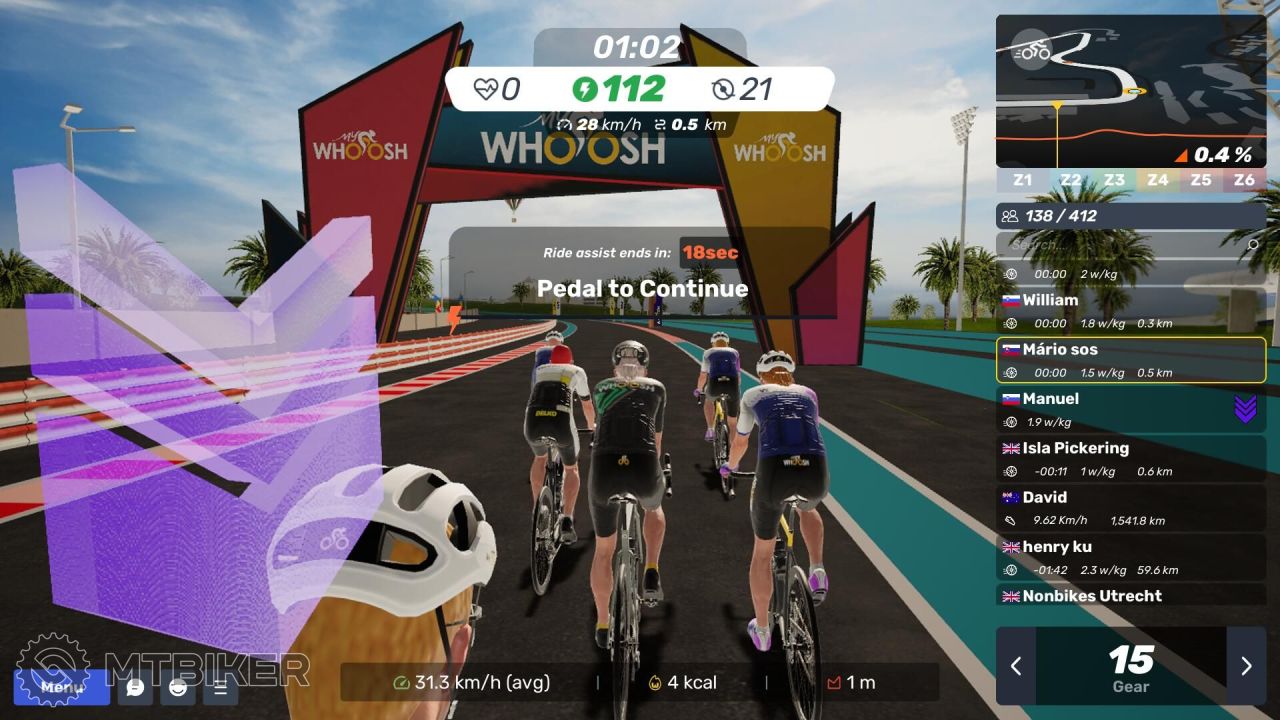This screenshot has width=1280, height=720.
Task: Click the purple chevrons beside Manuel
Action: pos(1245,409)
